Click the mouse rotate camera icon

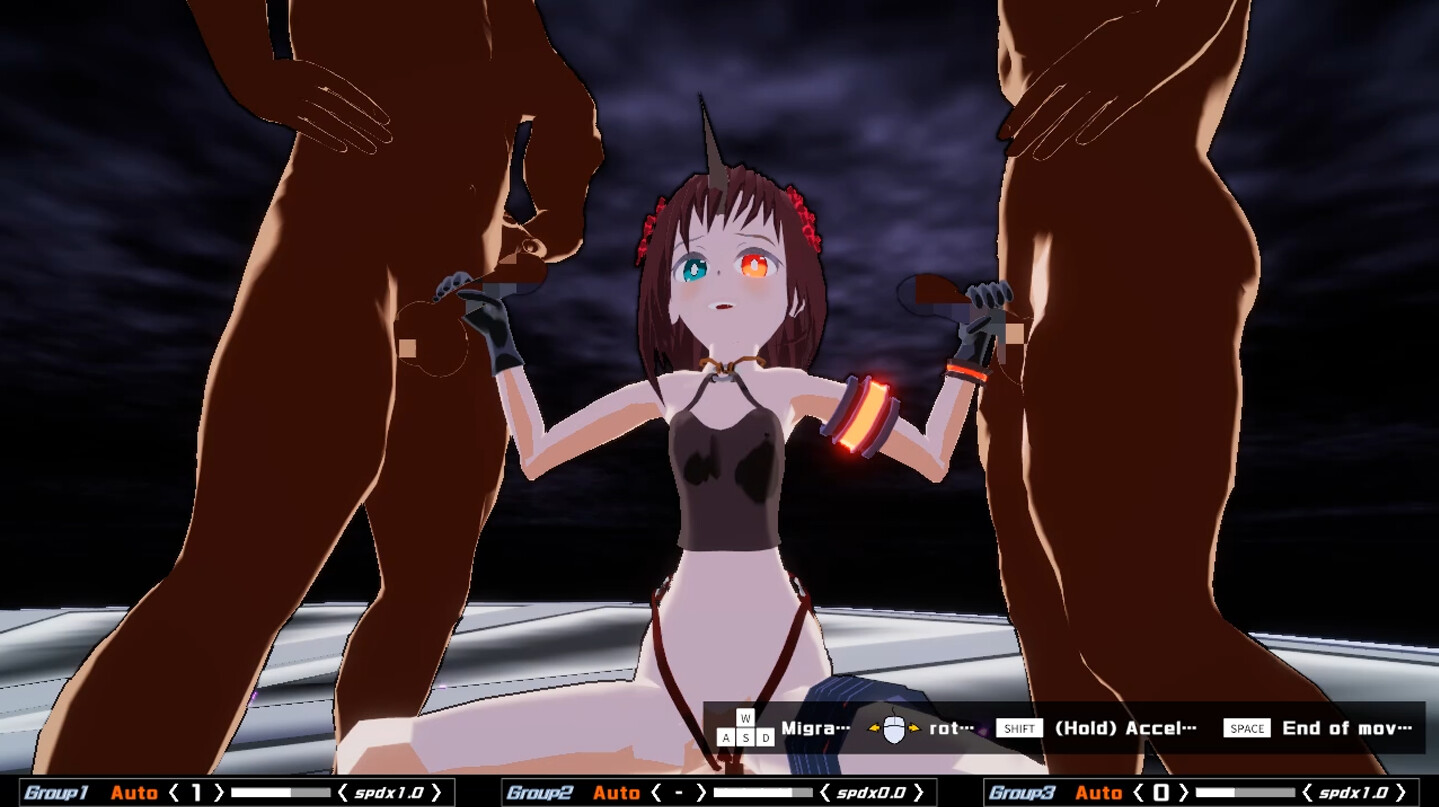892,727
